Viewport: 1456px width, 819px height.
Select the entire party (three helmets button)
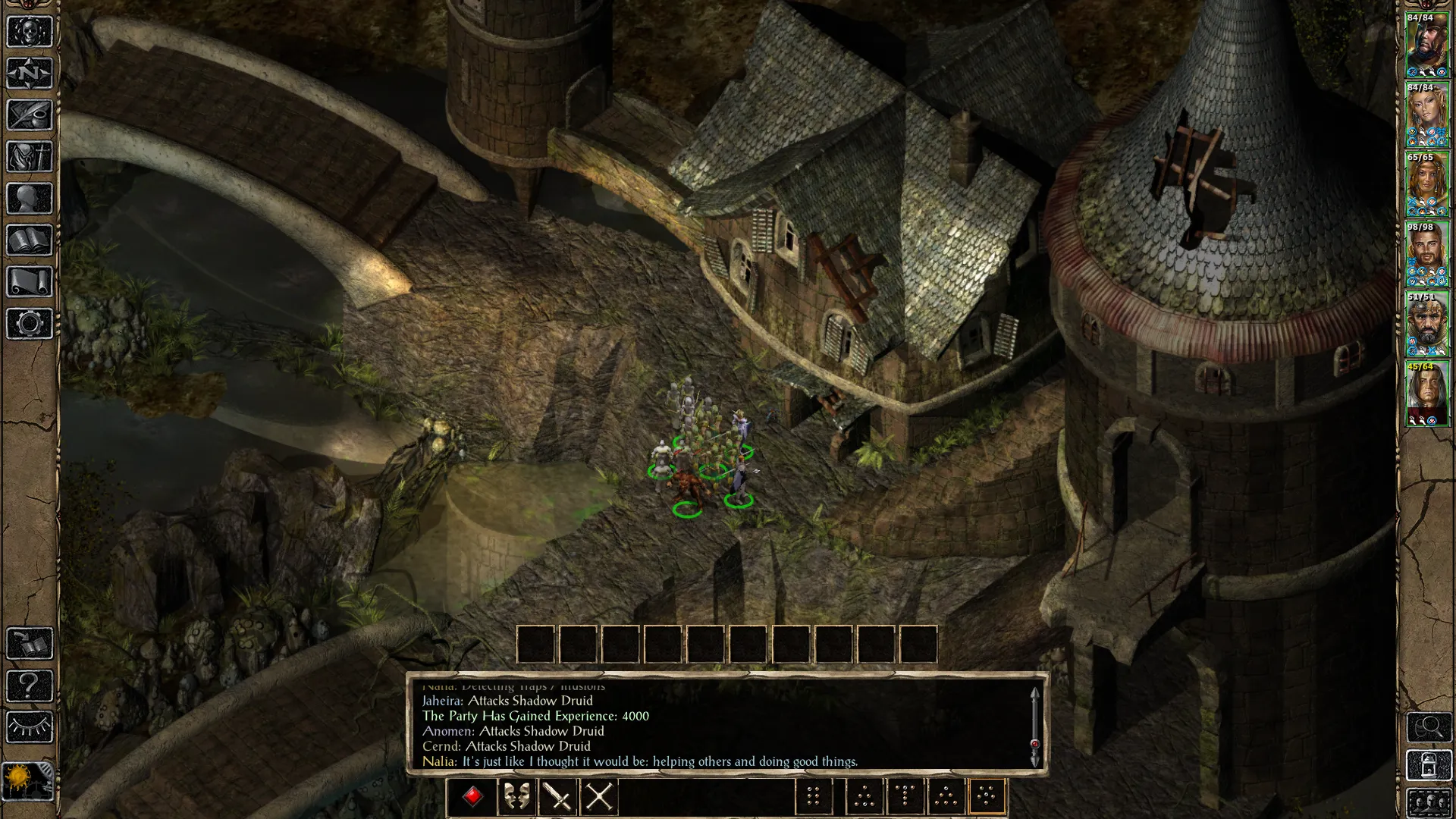[x=1429, y=802]
